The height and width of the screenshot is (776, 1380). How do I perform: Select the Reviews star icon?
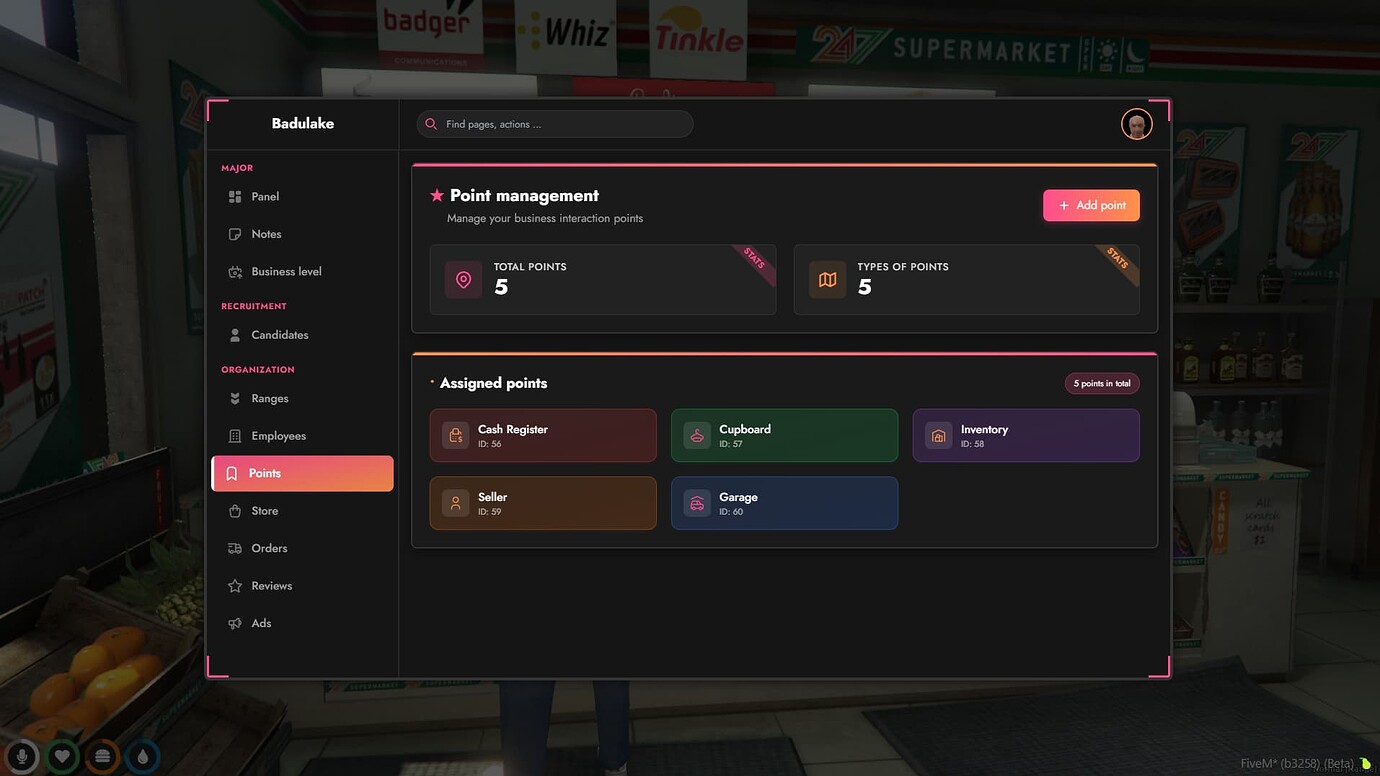(x=233, y=585)
